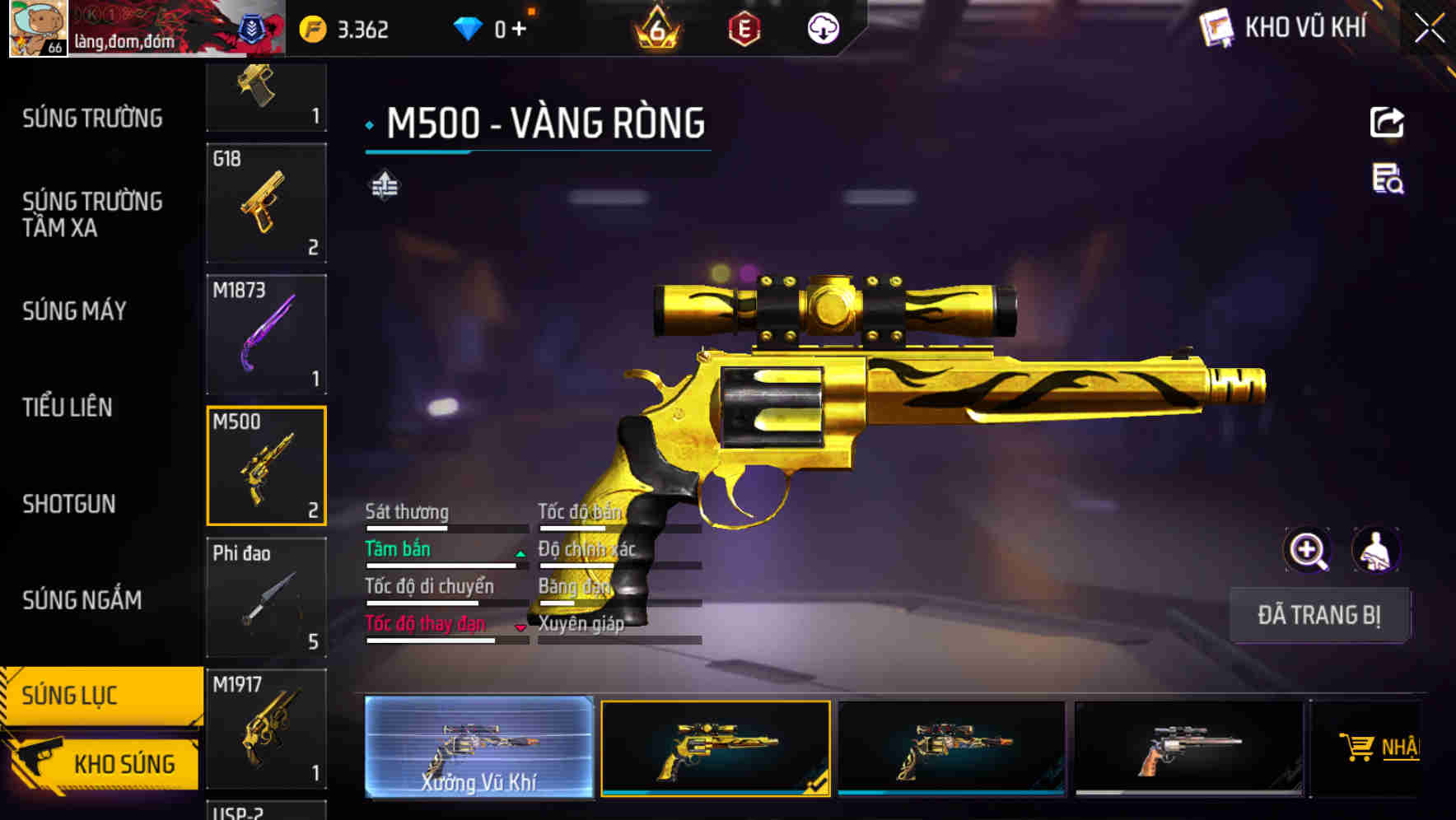
Task: Select the TIỂU LIÊN category
Action: click(68, 408)
